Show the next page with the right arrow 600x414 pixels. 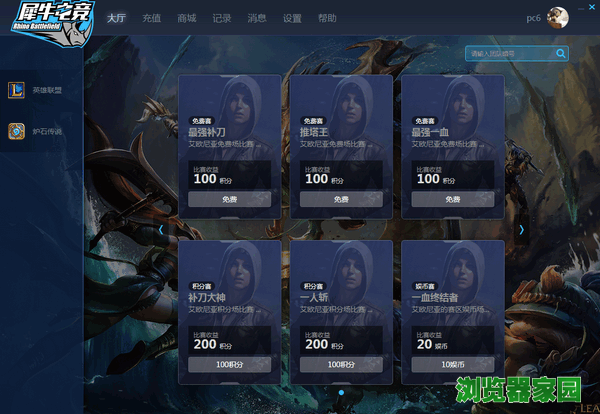521,229
